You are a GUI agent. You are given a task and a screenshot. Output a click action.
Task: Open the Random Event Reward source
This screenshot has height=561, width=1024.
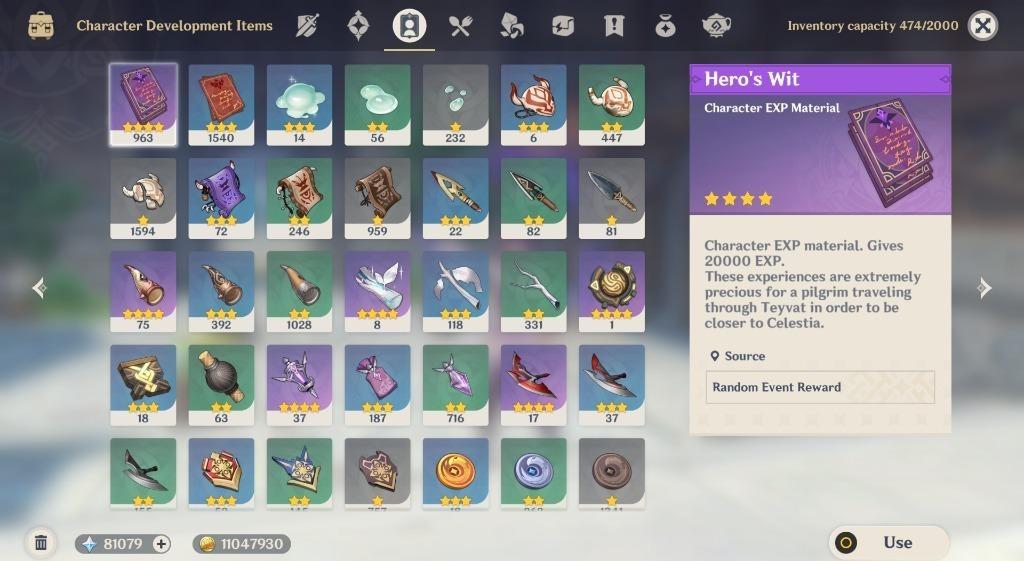point(819,387)
